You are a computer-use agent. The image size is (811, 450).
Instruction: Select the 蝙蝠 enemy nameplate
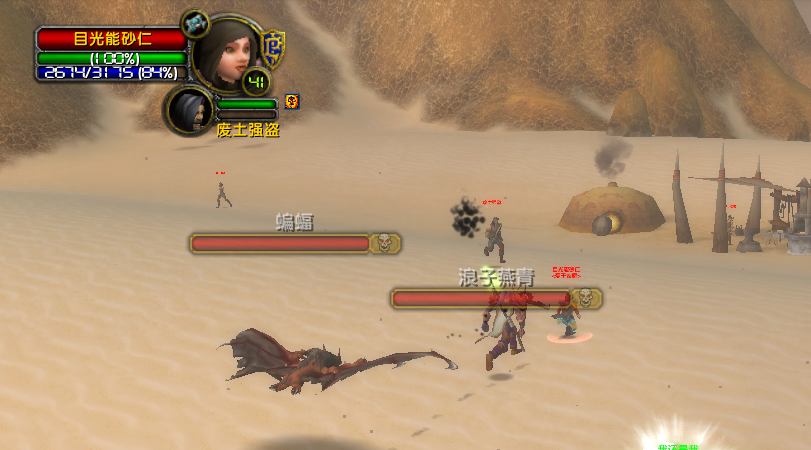coord(295,243)
